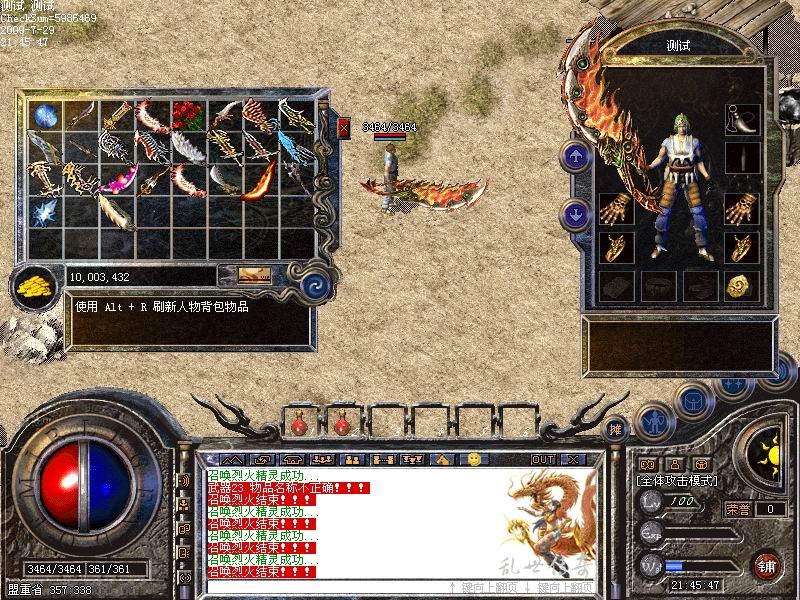Select the gold spiral charm equipment slot
Screen dimensions: 800x600
click(x=741, y=286)
